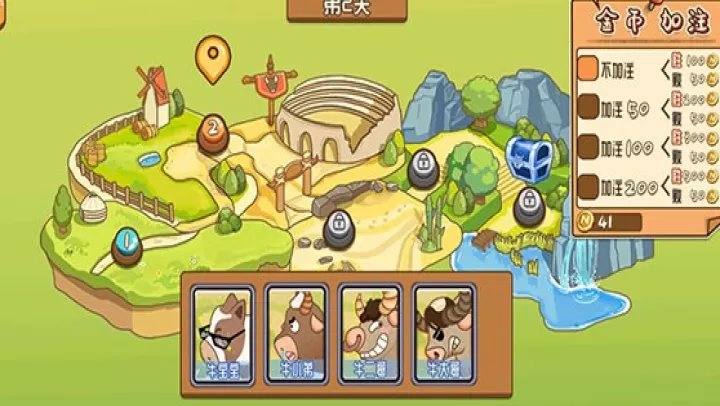
Task: Click the yellow location pin marker
Action: 211,58
